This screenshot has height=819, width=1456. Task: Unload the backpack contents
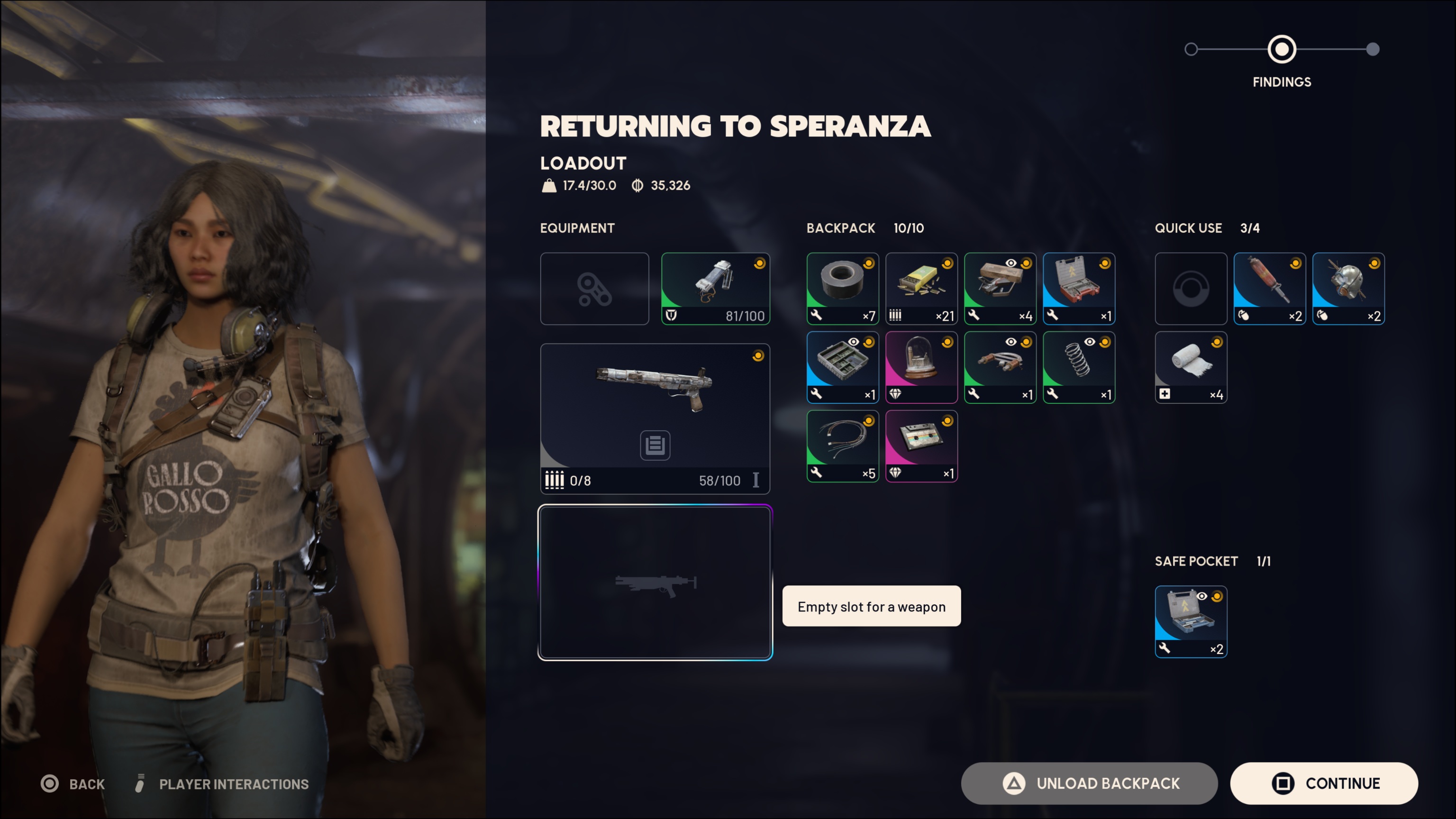pos(1089,783)
